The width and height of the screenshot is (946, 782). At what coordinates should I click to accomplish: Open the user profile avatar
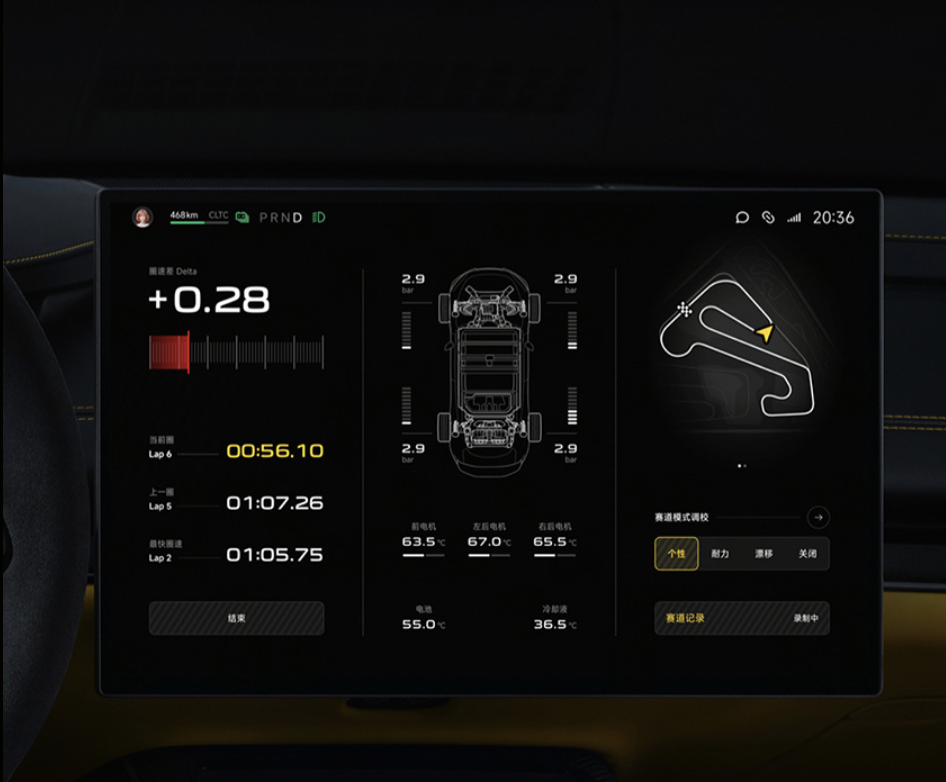tap(142, 217)
